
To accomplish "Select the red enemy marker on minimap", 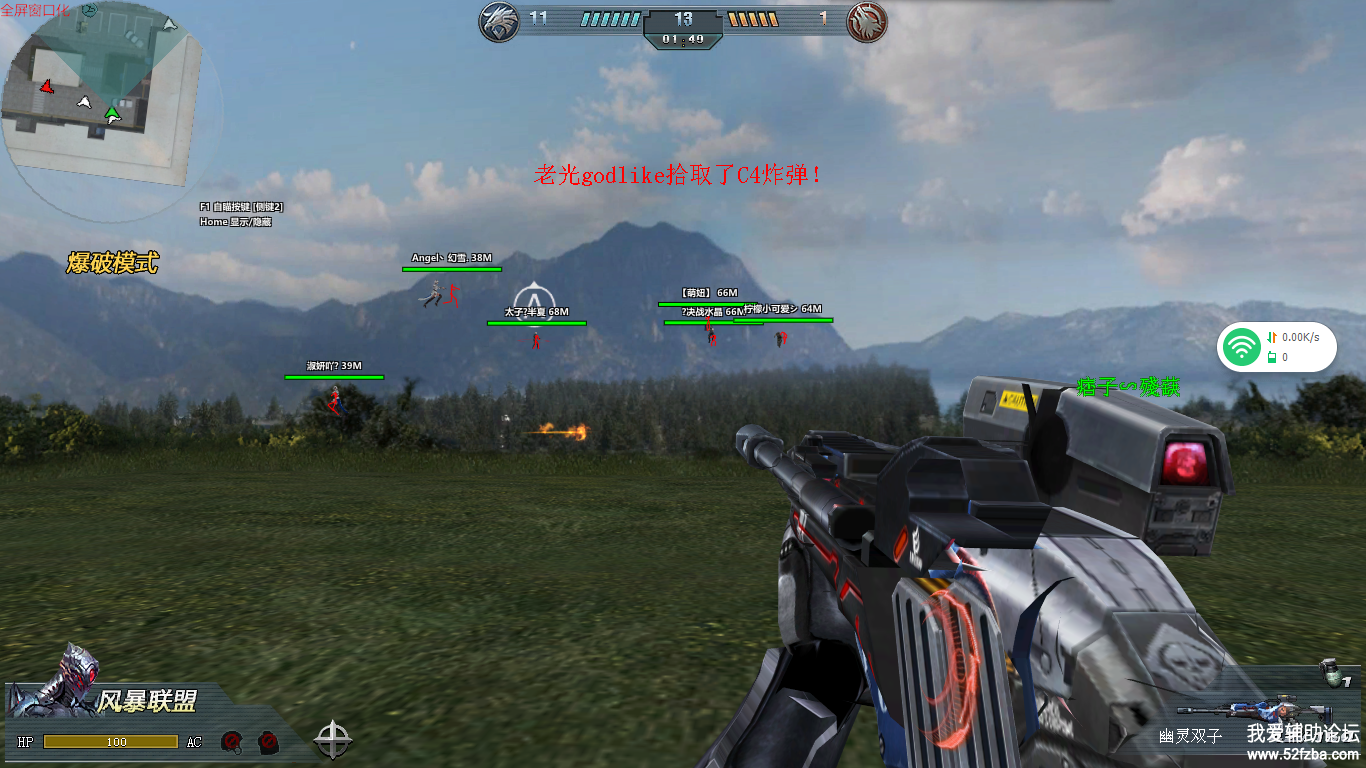I will point(46,87).
